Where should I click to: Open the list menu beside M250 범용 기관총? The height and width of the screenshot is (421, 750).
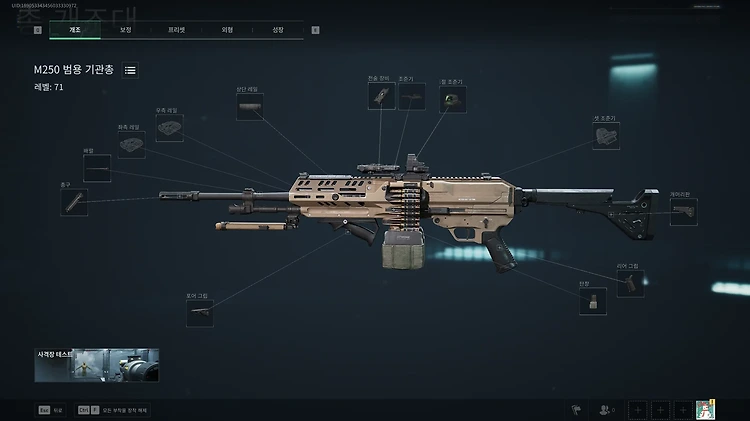click(131, 70)
